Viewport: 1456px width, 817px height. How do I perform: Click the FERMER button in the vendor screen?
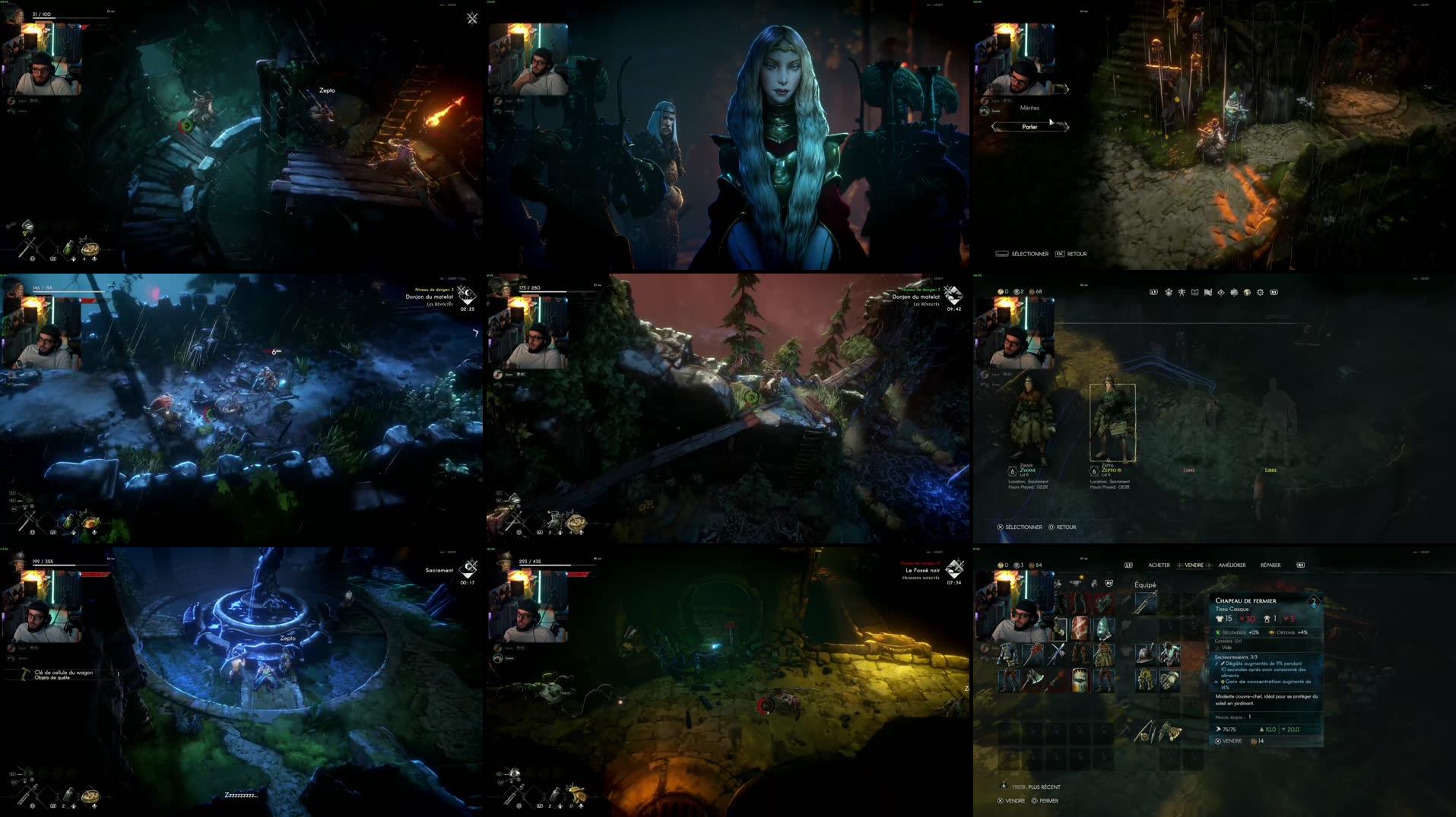tap(1048, 800)
